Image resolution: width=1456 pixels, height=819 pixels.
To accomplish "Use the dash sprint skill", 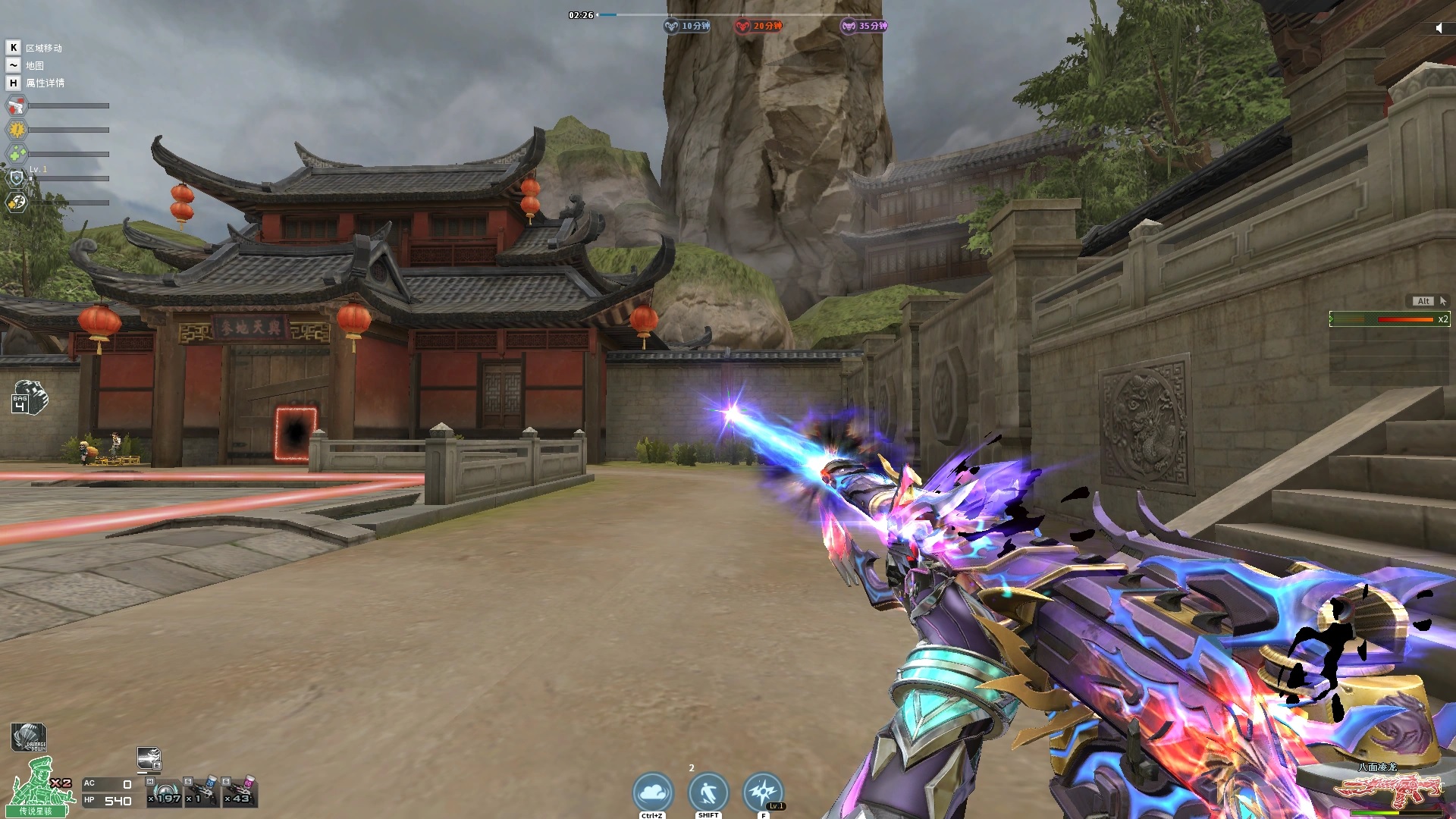I will 708,792.
